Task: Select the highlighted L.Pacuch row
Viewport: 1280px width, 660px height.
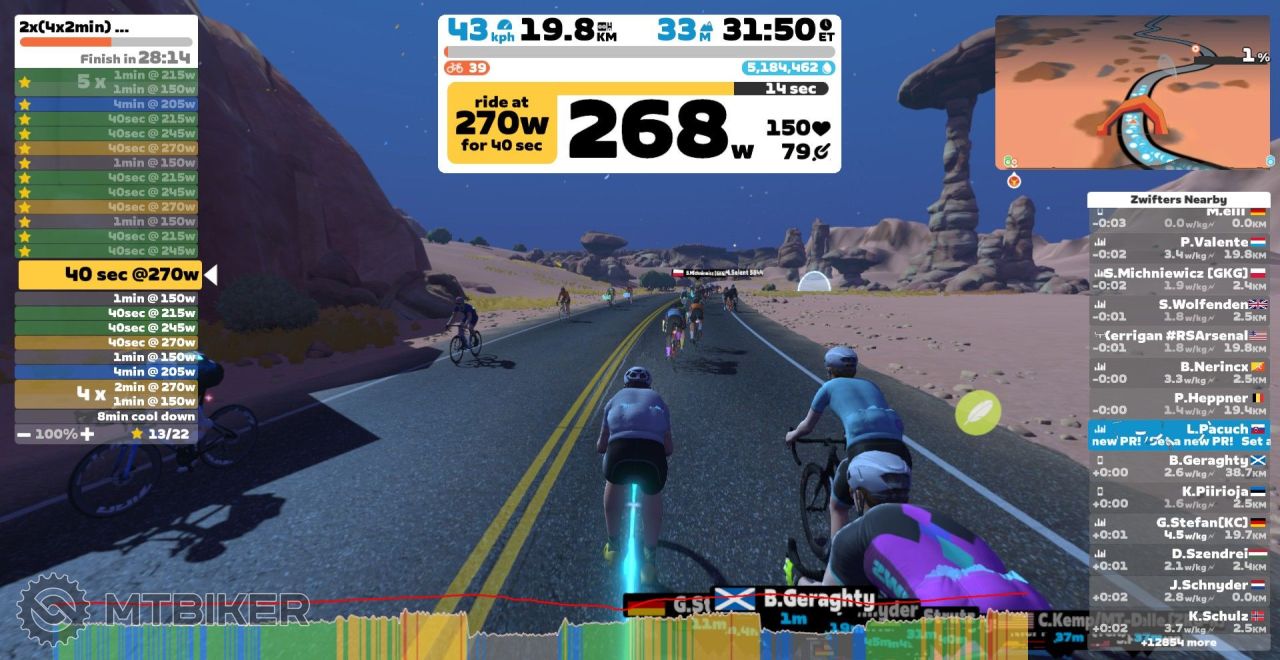Action: pyautogui.click(x=1178, y=434)
